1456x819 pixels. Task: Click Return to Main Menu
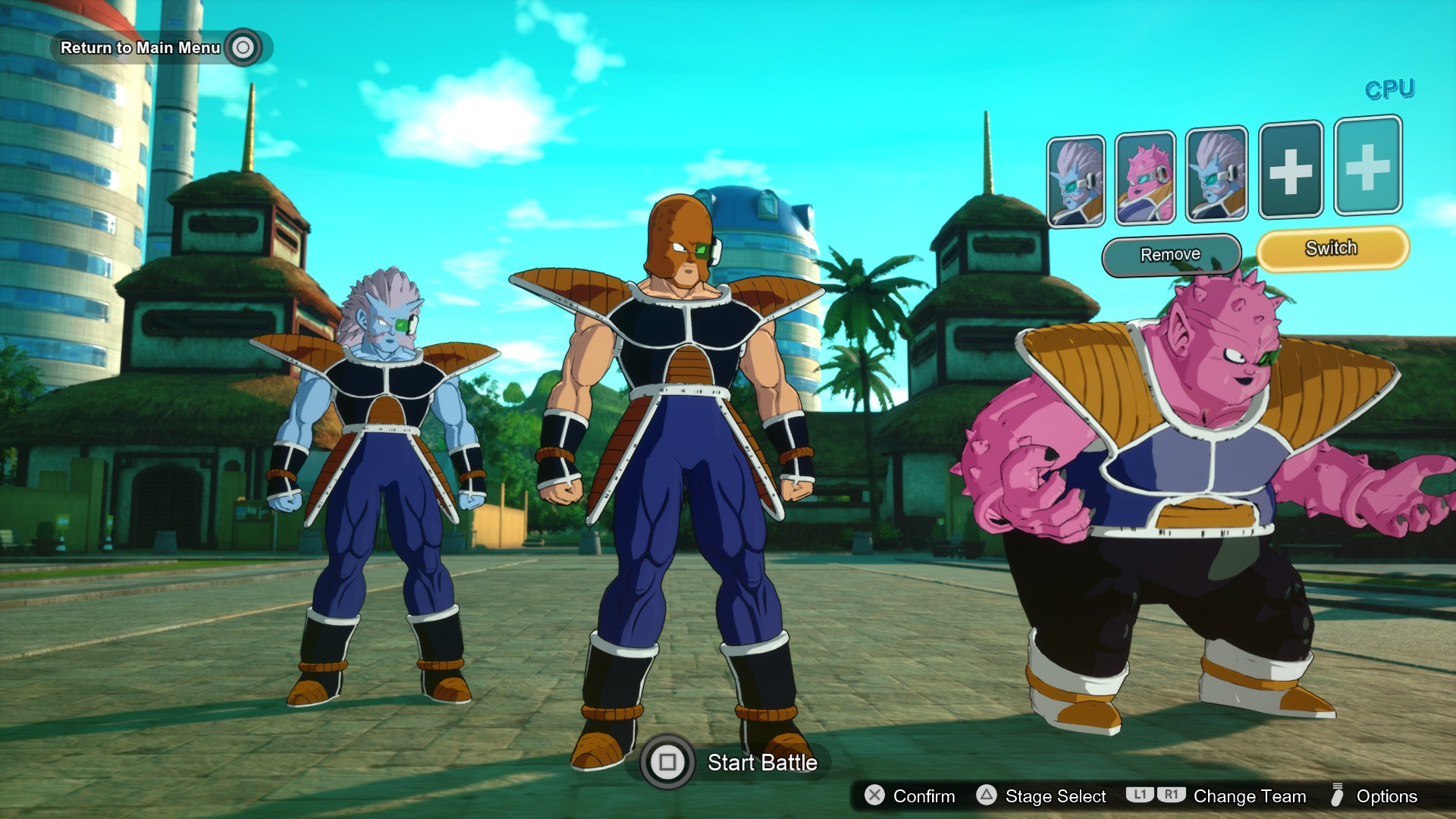tap(140, 47)
